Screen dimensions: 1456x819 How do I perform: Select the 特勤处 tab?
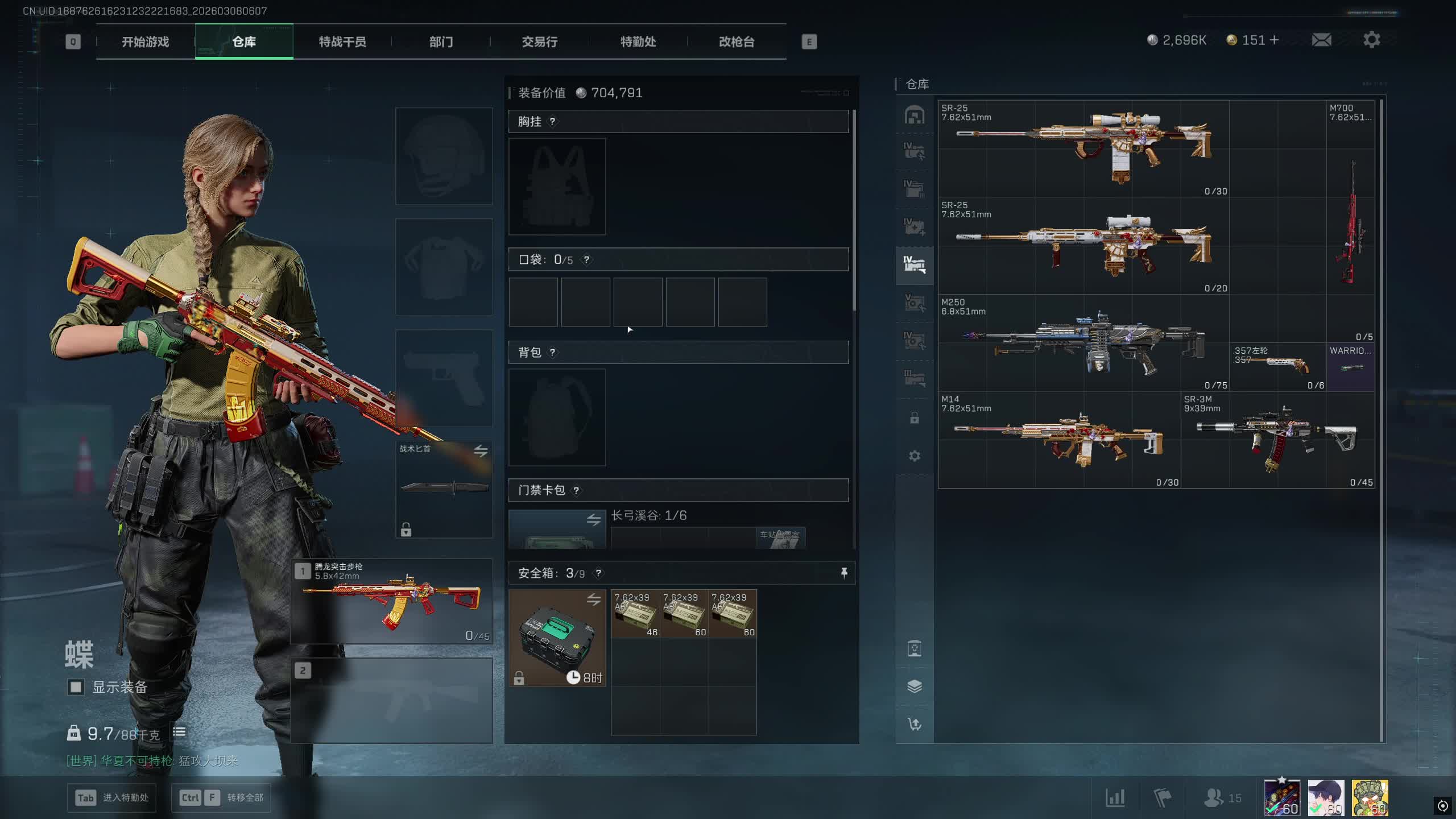638,42
